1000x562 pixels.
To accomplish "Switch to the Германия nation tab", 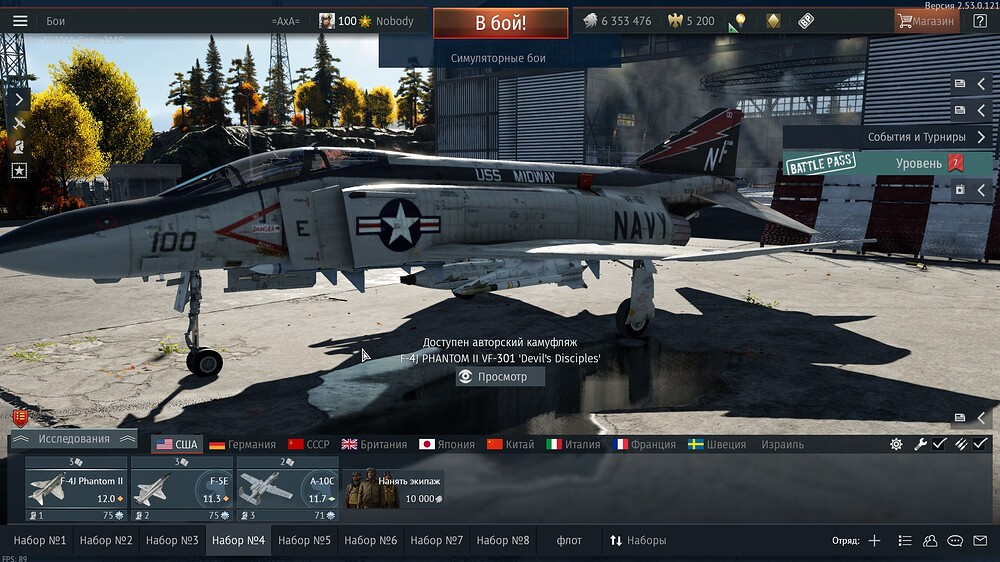I will [x=241, y=445].
